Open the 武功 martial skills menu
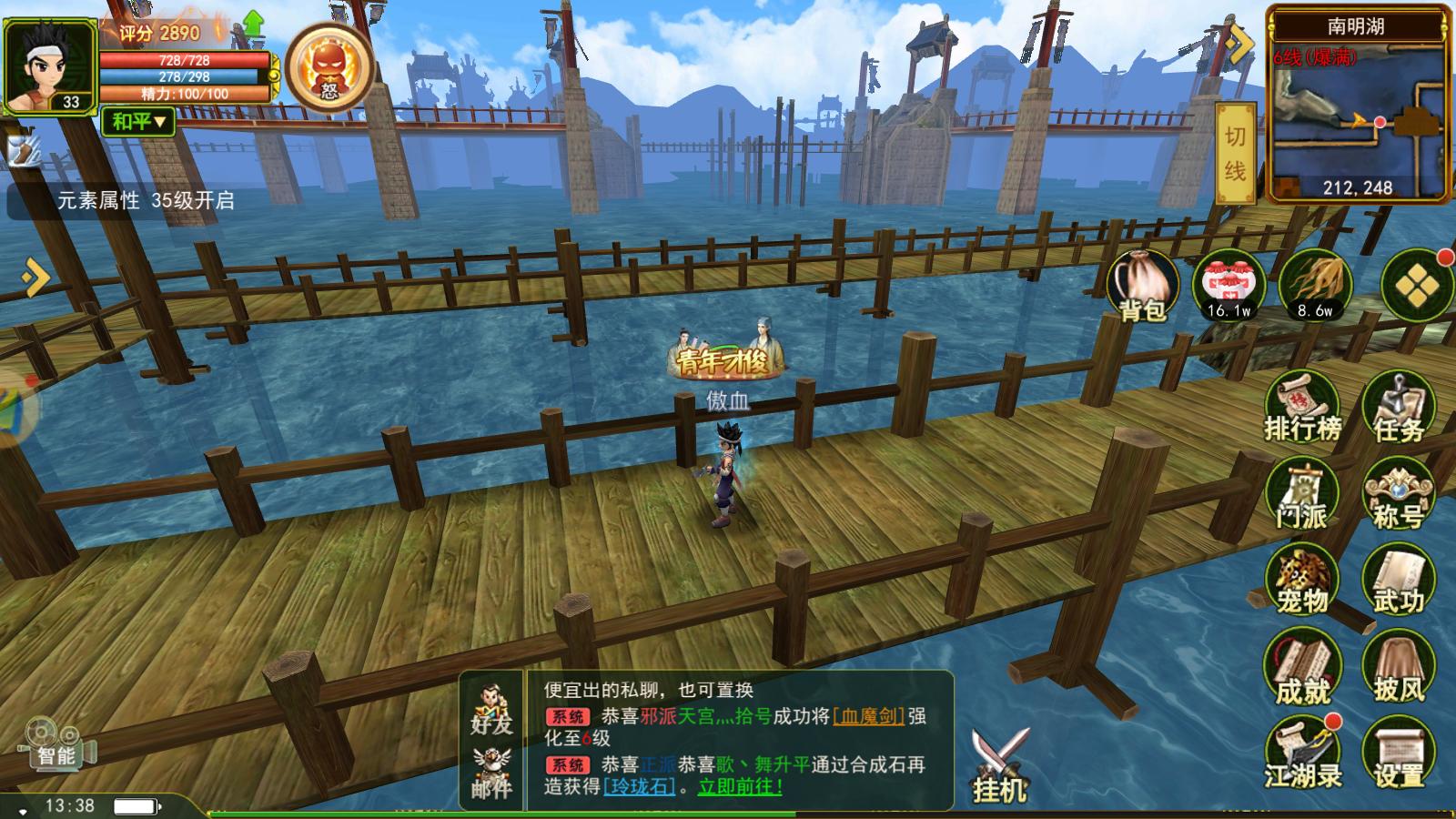The image size is (1456, 819). pos(1398,580)
